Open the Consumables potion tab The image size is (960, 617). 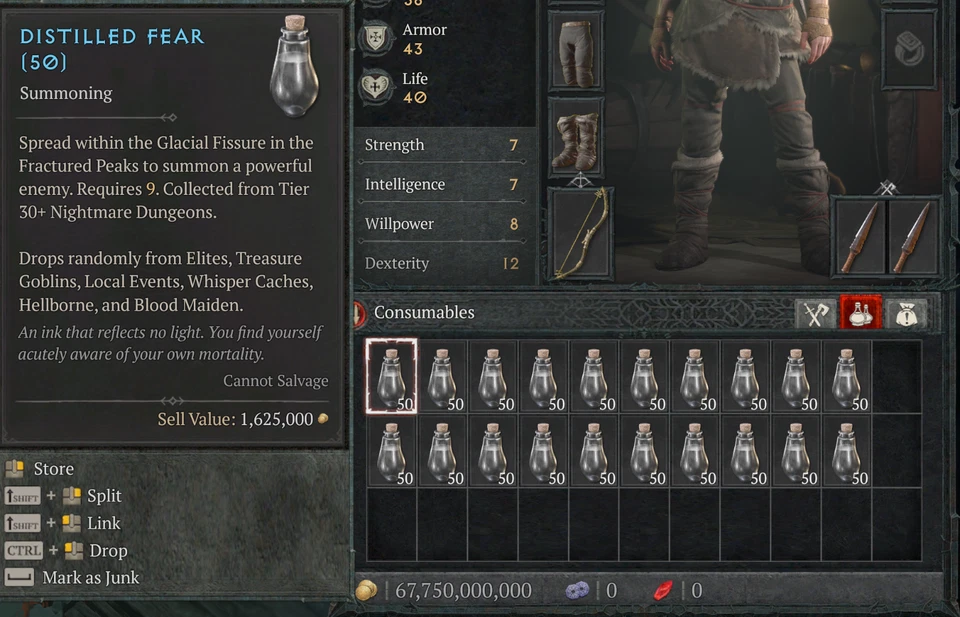click(860, 314)
